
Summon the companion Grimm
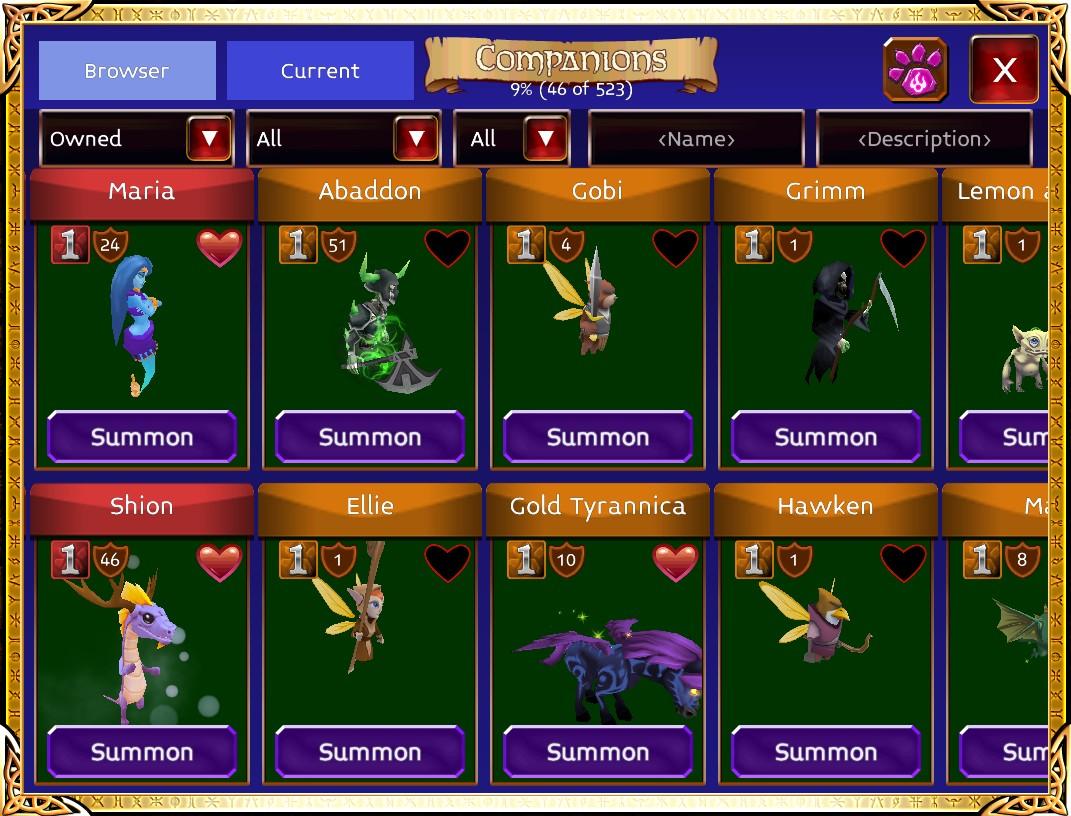(826, 437)
